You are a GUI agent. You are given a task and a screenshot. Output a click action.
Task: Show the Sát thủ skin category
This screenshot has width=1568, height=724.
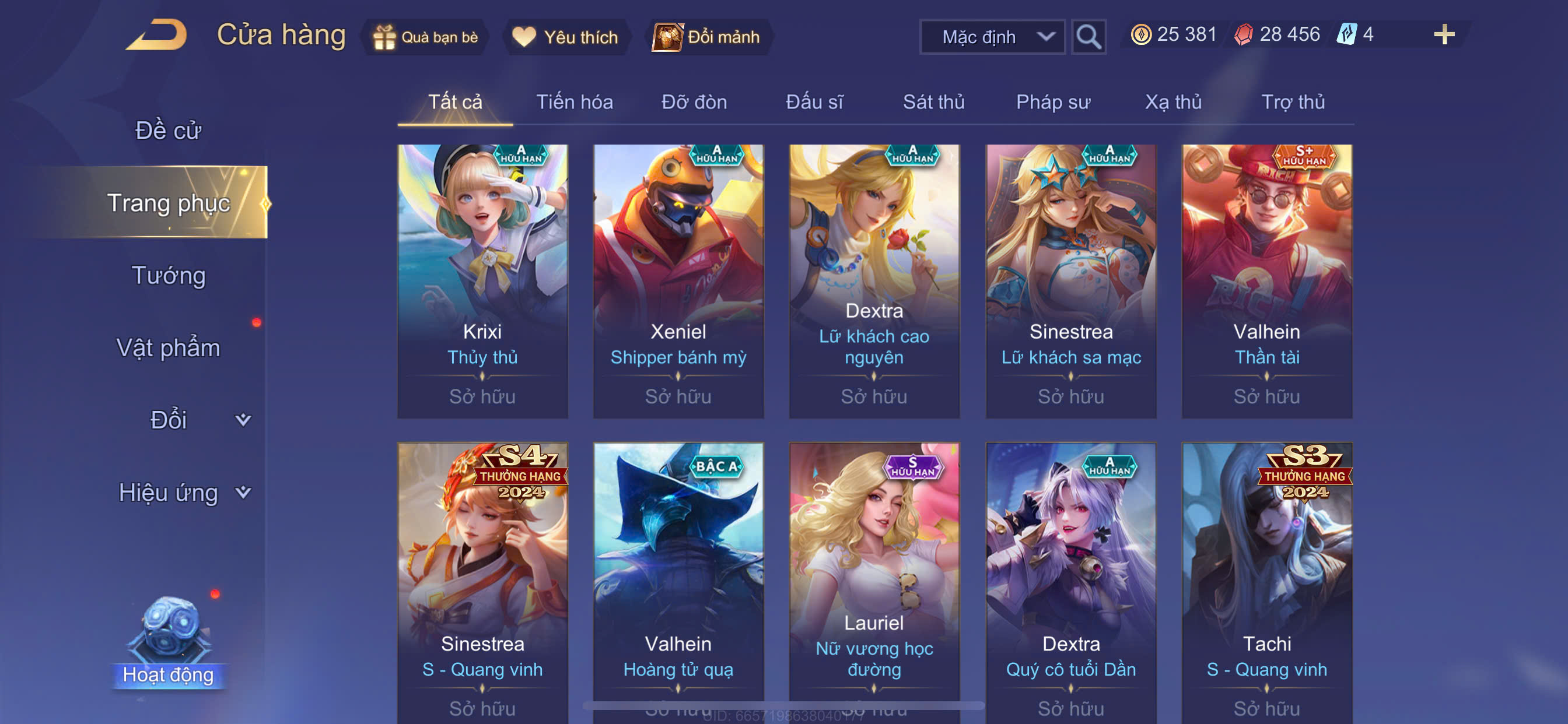[933, 101]
